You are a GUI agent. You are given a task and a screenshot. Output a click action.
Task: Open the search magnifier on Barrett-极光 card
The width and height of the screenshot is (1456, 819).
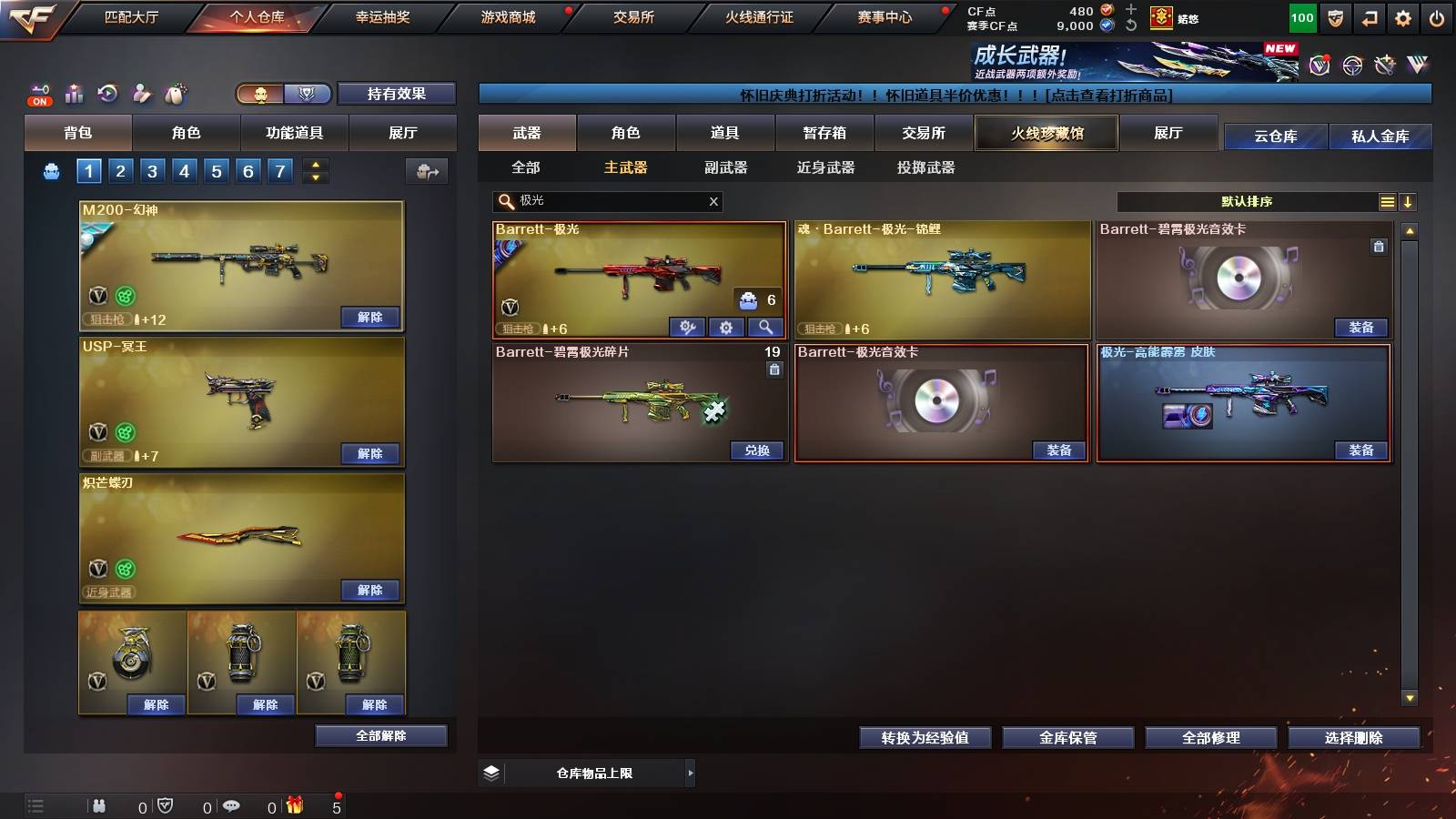point(764,327)
